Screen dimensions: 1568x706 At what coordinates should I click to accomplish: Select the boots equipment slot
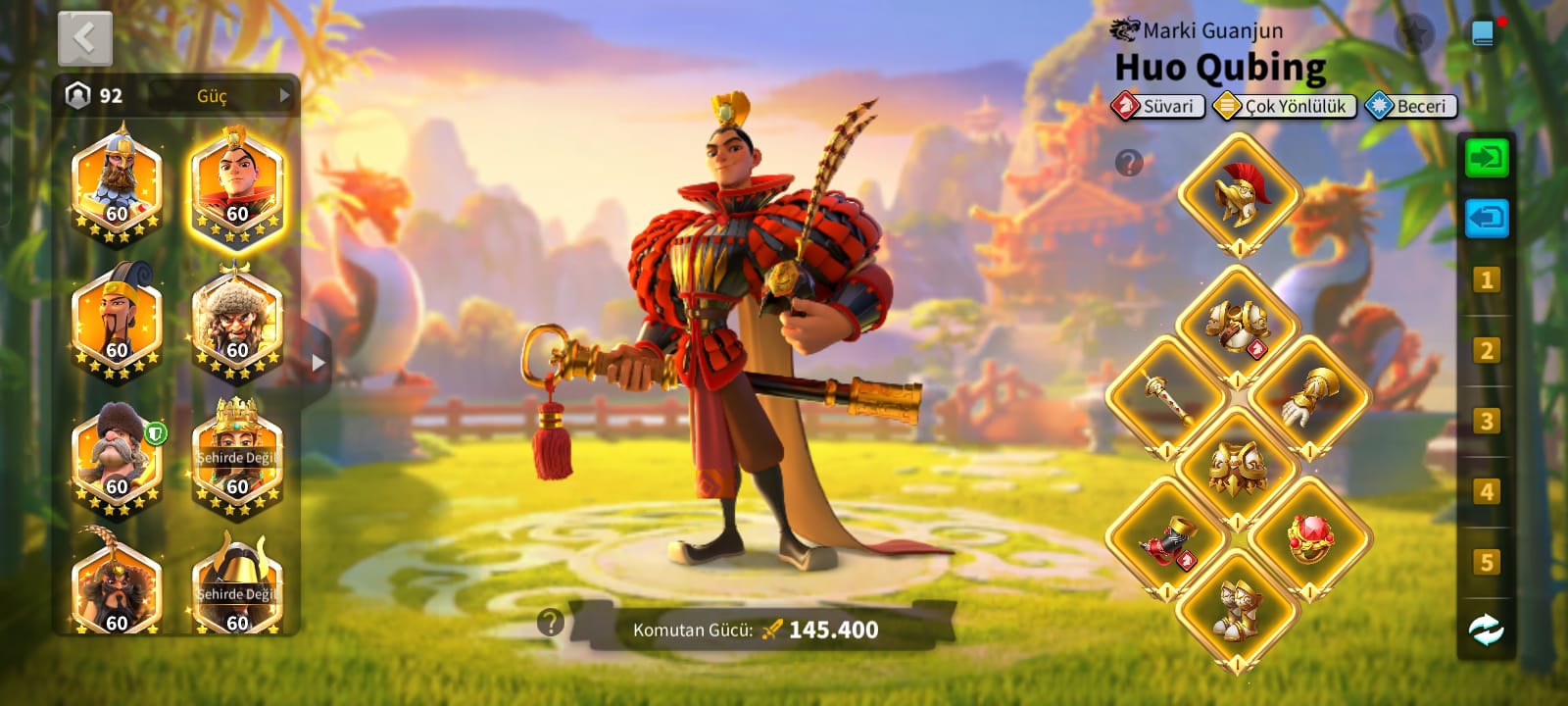click(x=1237, y=610)
